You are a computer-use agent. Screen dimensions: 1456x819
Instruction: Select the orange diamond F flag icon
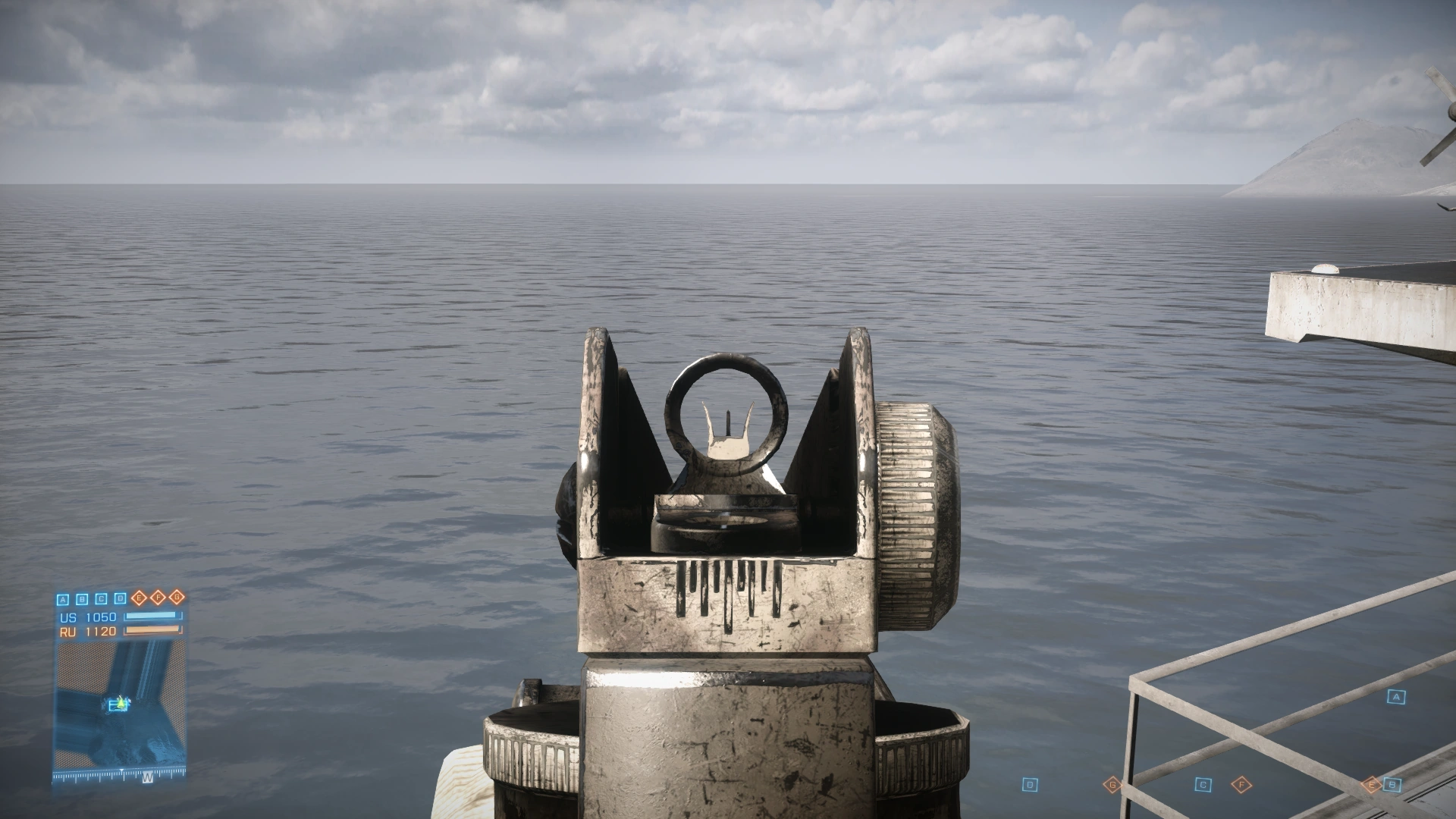[x=158, y=599]
